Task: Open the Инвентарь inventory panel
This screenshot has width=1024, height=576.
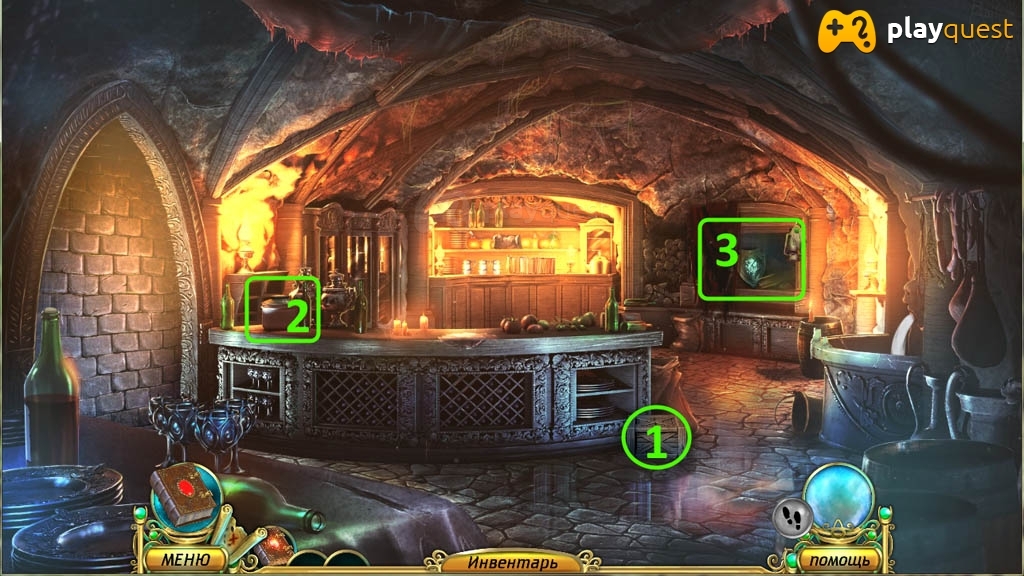Action: coord(503,562)
